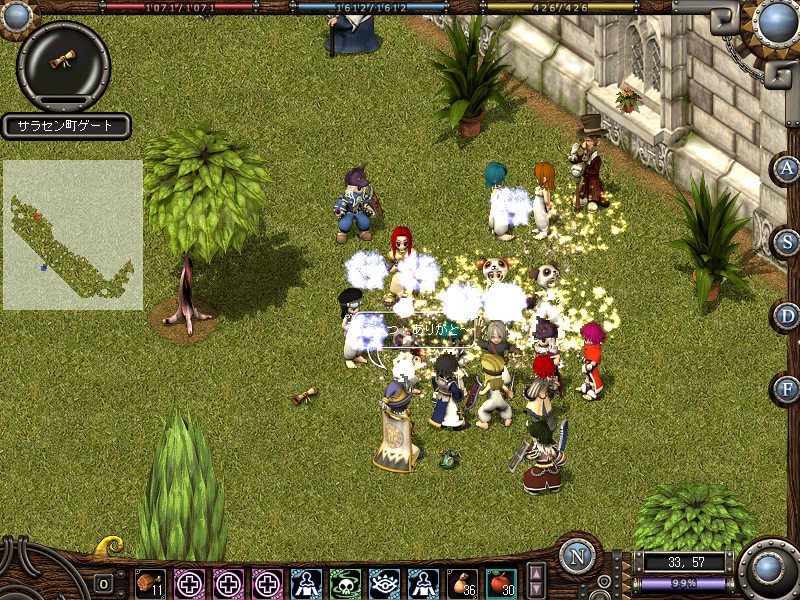This screenshot has height=600, width=800.
Task: Click the A side button
Action: [x=788, y=167]
